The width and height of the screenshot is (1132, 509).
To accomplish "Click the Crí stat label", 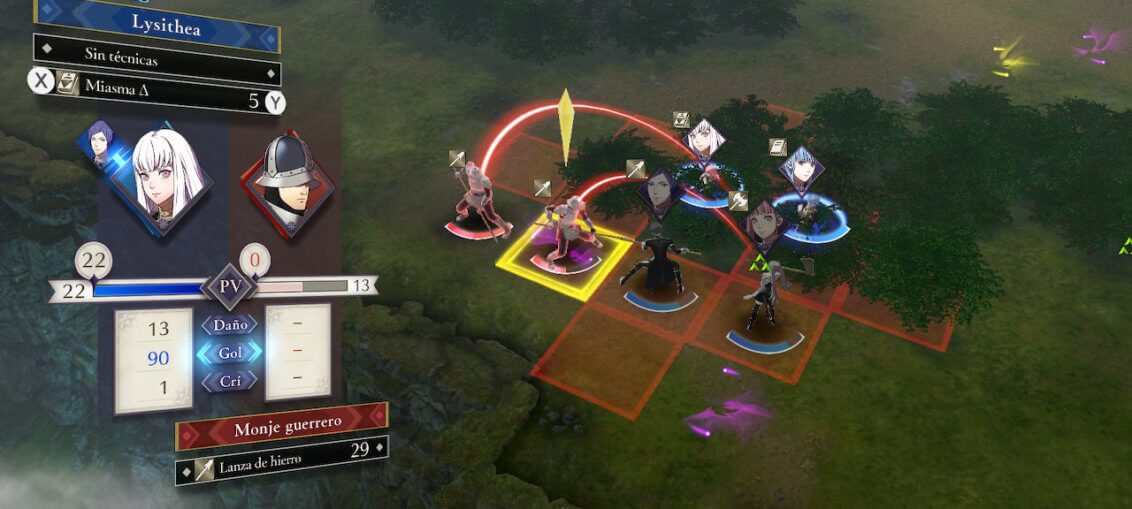I will point(230,381).
